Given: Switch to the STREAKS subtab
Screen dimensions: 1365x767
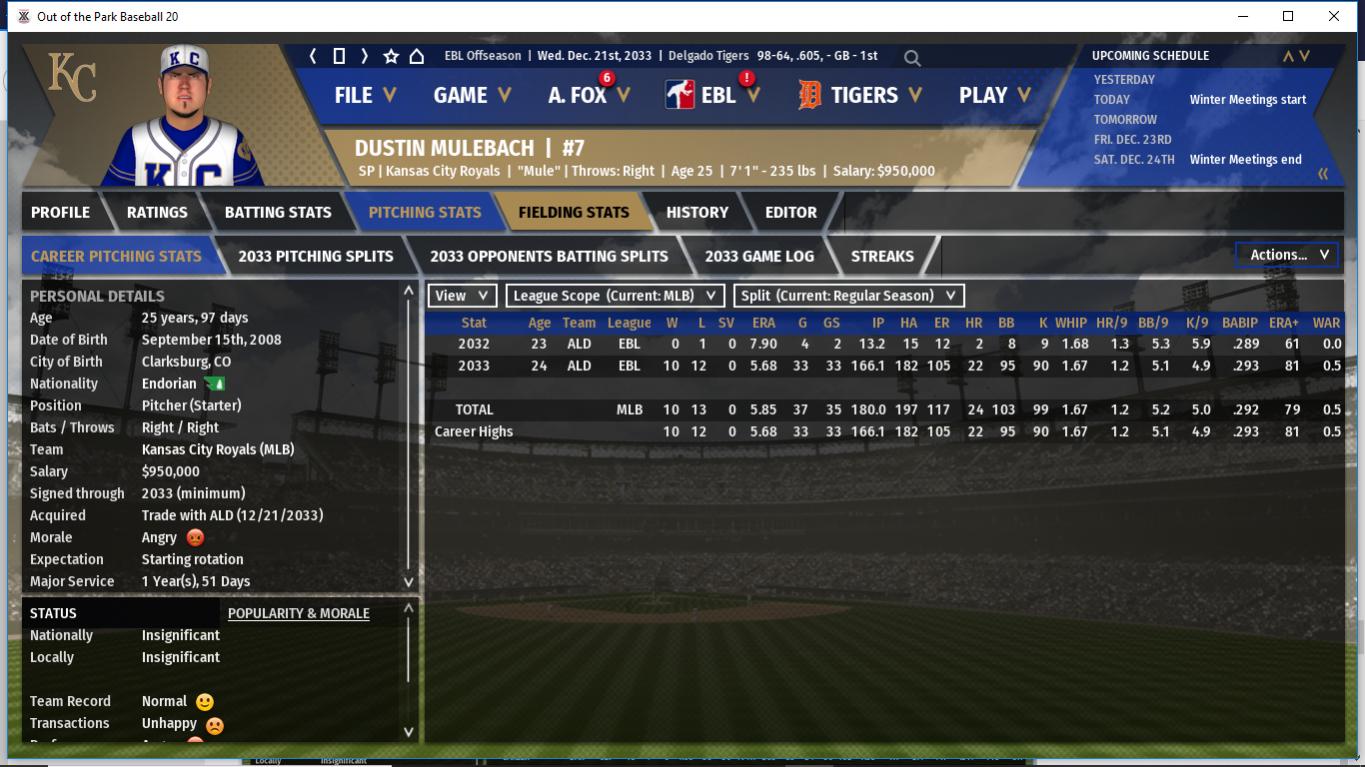Looking at the screenshot, I should (882, 256).
